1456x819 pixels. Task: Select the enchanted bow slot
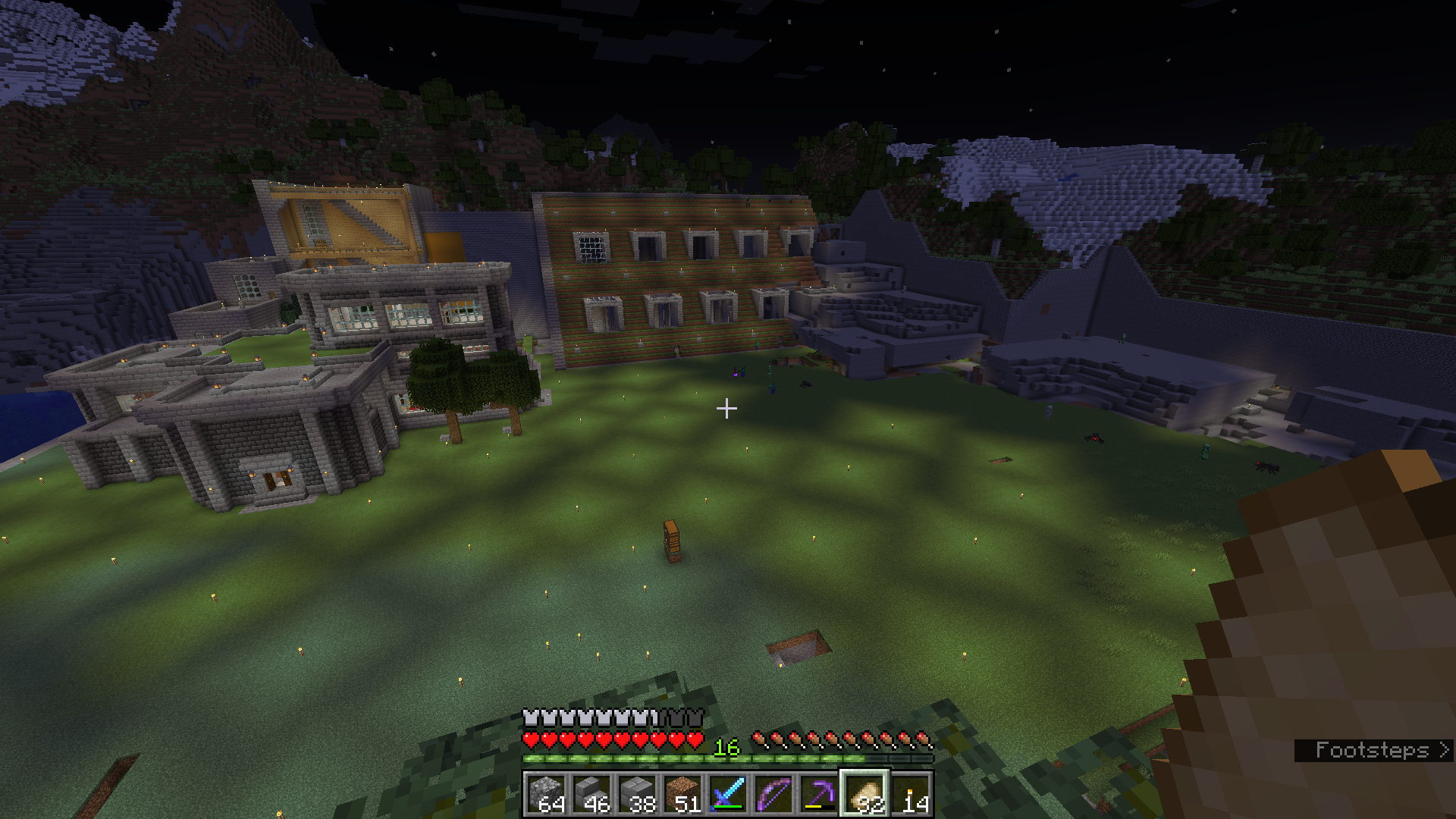pos(773,794)
